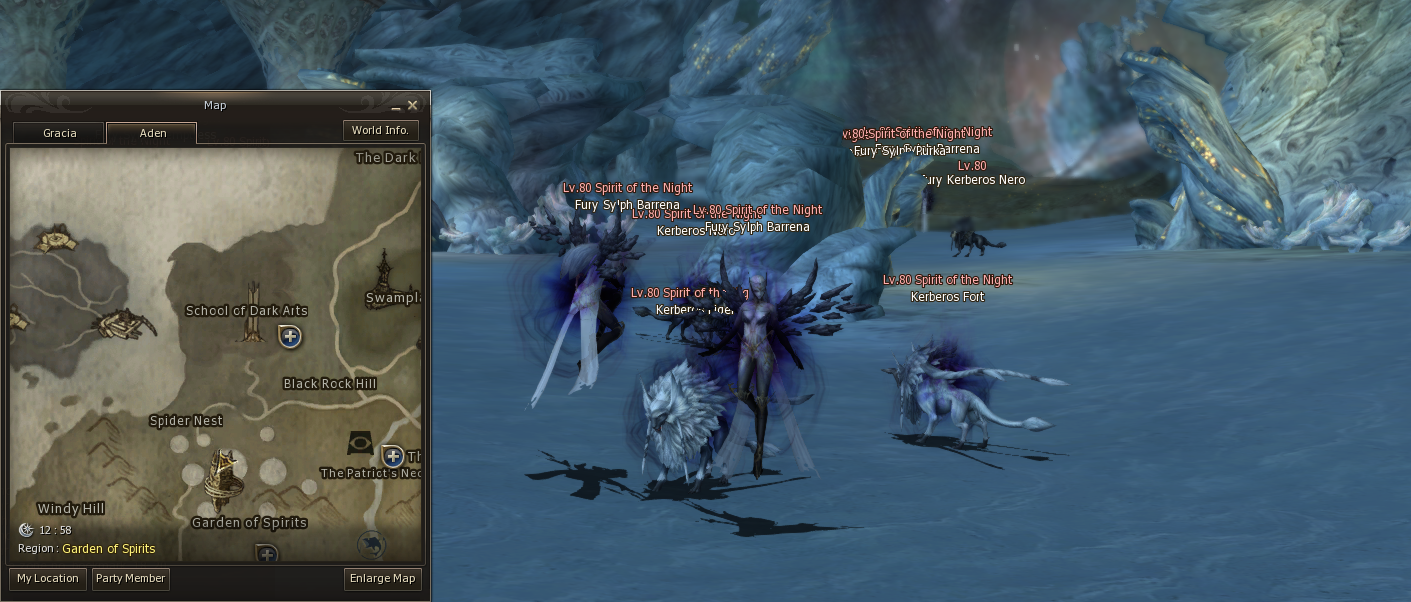1411x602 pixels.
Task: Enlarge the map view
Action: (382, 578)
